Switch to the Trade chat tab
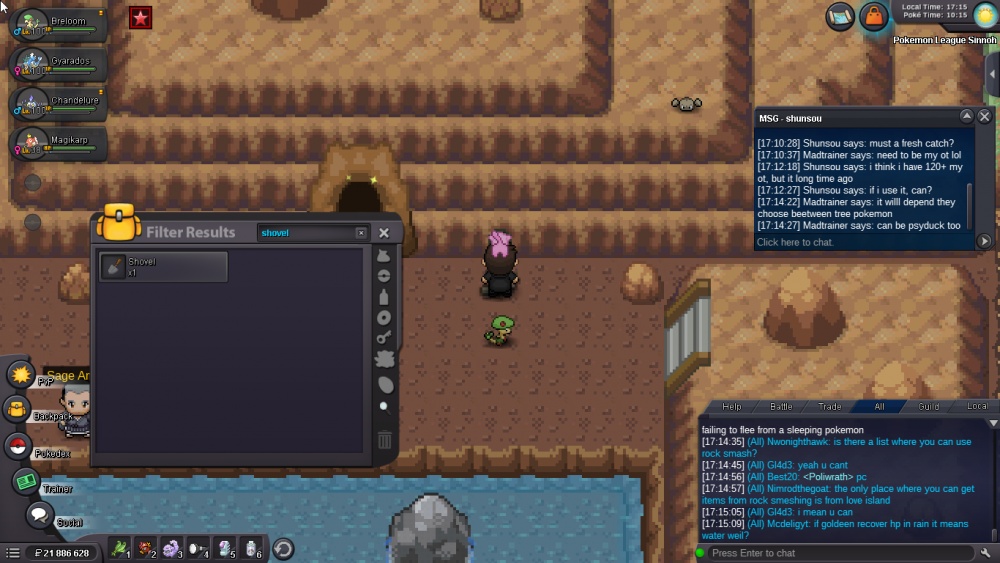 [x=830, y=406]
